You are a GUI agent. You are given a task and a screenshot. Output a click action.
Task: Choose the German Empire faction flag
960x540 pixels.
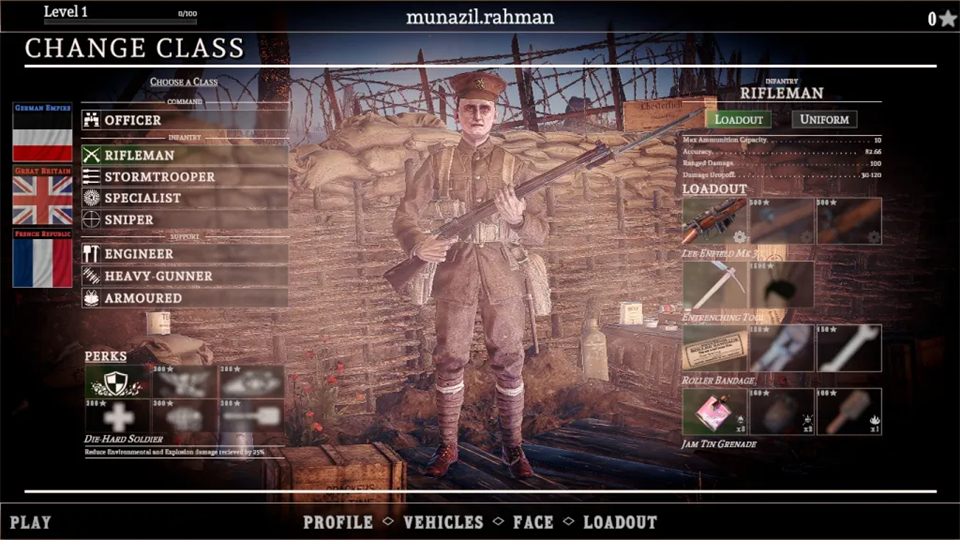pyautogui.click(x=42, y=135)
